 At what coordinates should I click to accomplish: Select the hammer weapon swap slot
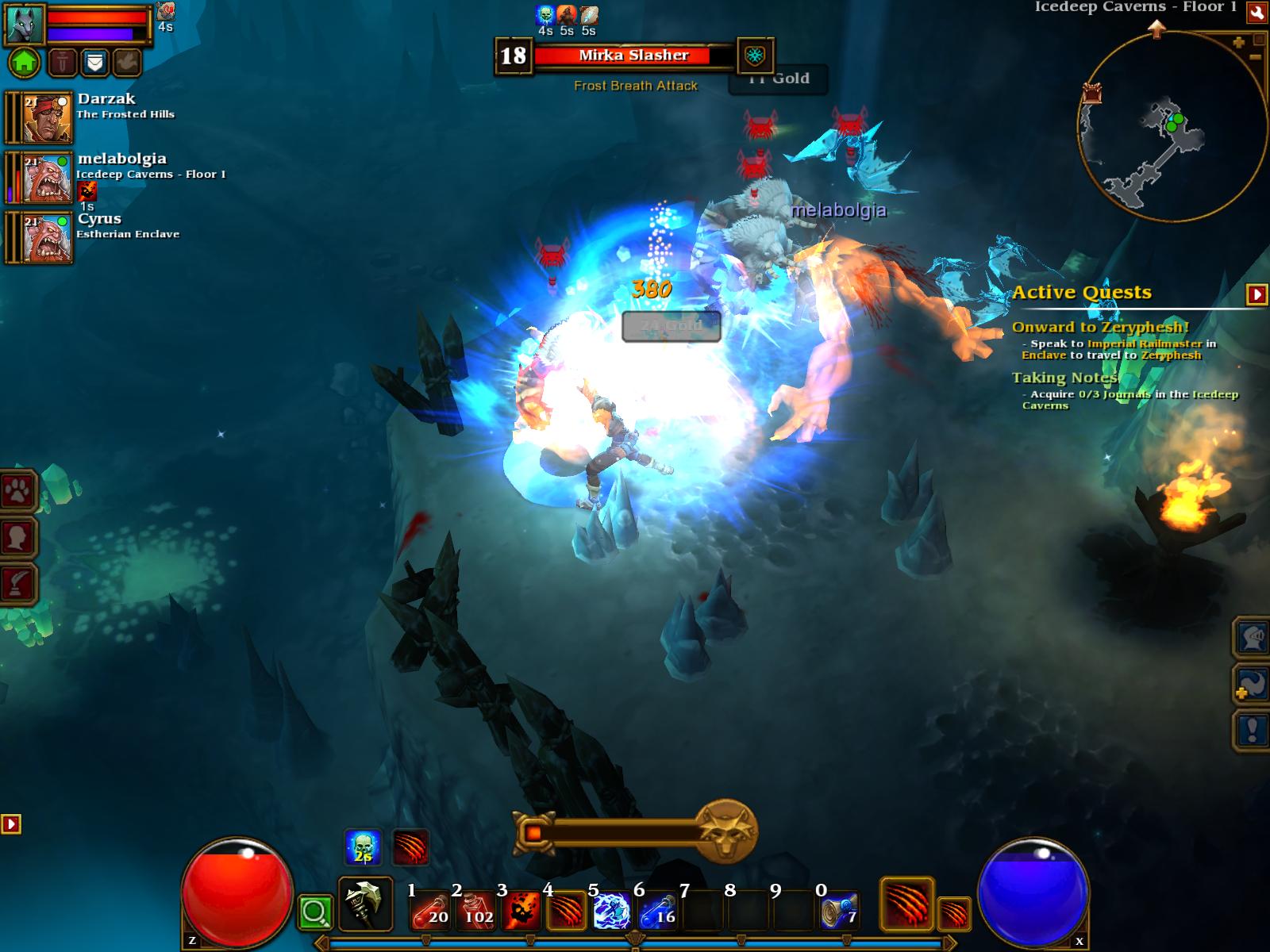[365, 904]
